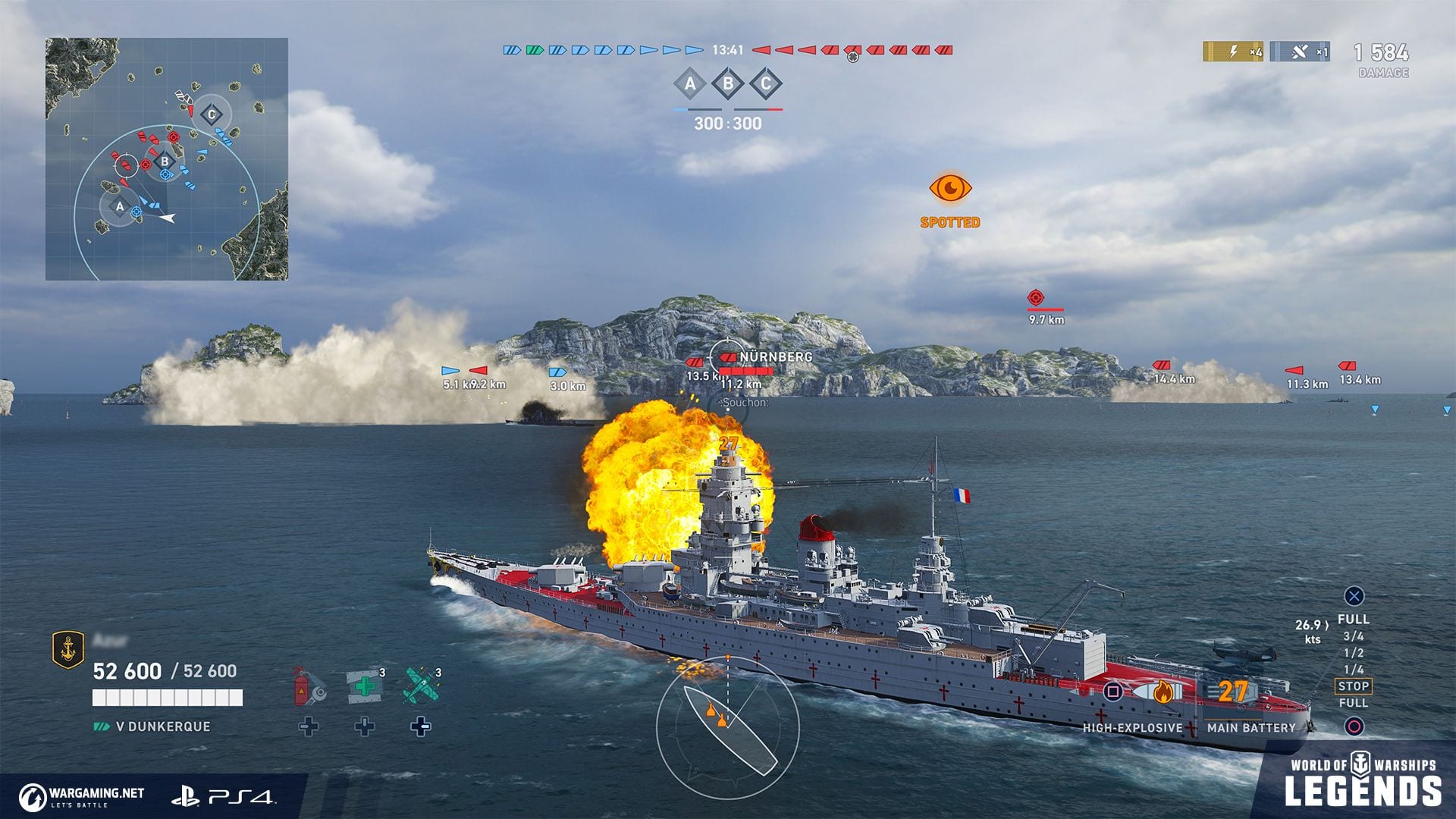Choose the 1/2 throttle setting
Viewport: 1456px width, 819px height.
pos(1353,653)
